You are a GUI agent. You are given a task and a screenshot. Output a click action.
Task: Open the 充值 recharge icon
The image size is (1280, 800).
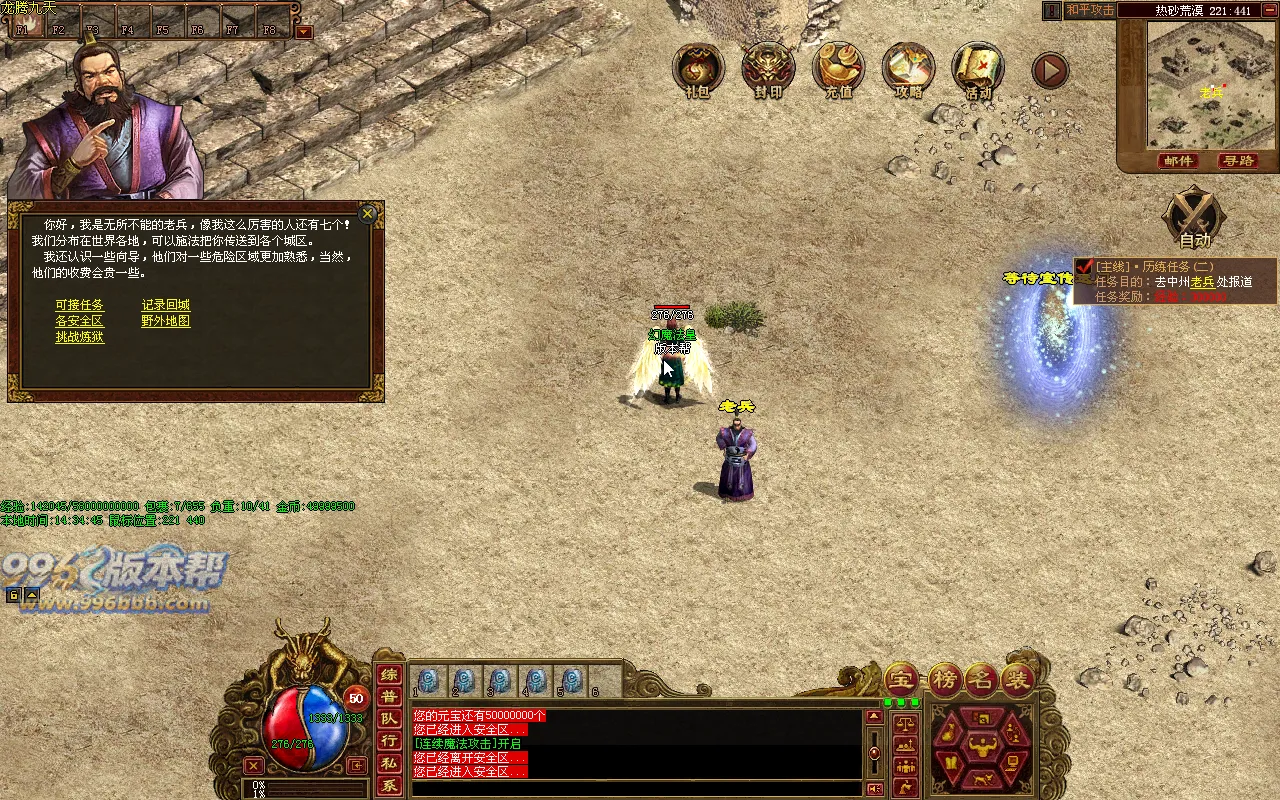tap(838, 70)
